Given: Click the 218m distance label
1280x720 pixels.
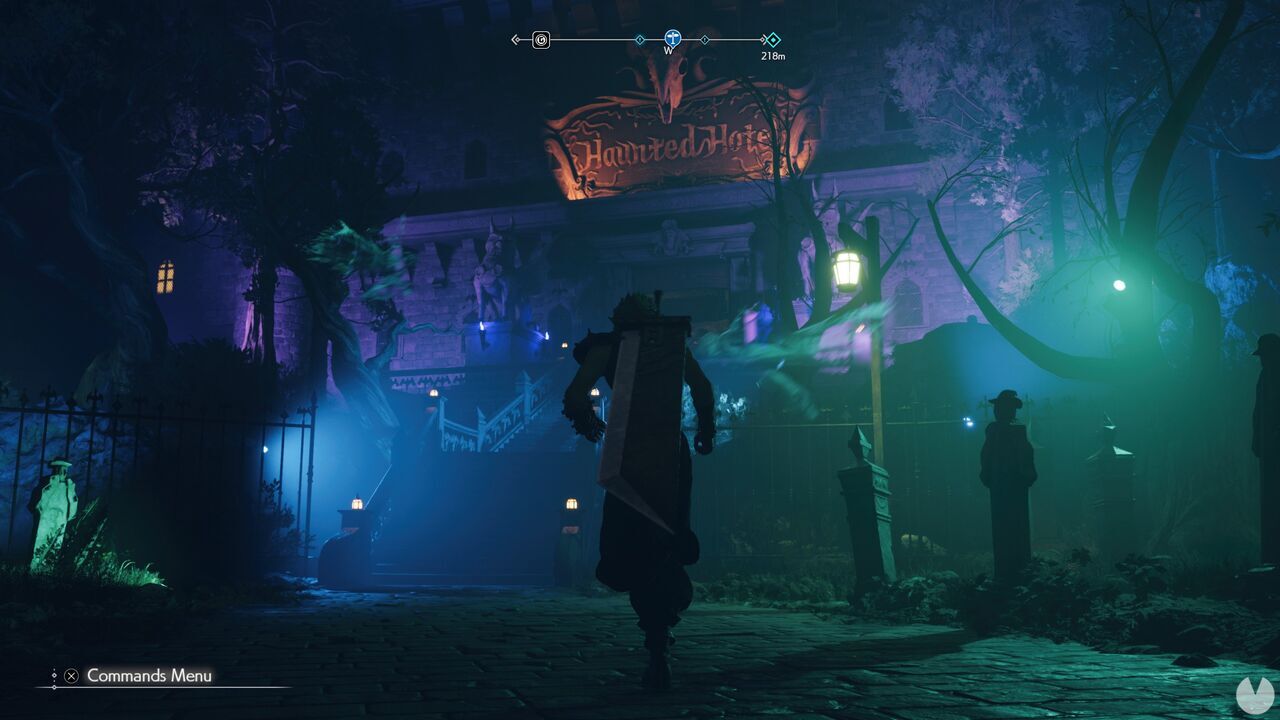Looking at the screenshot, I should click(771, 58).
